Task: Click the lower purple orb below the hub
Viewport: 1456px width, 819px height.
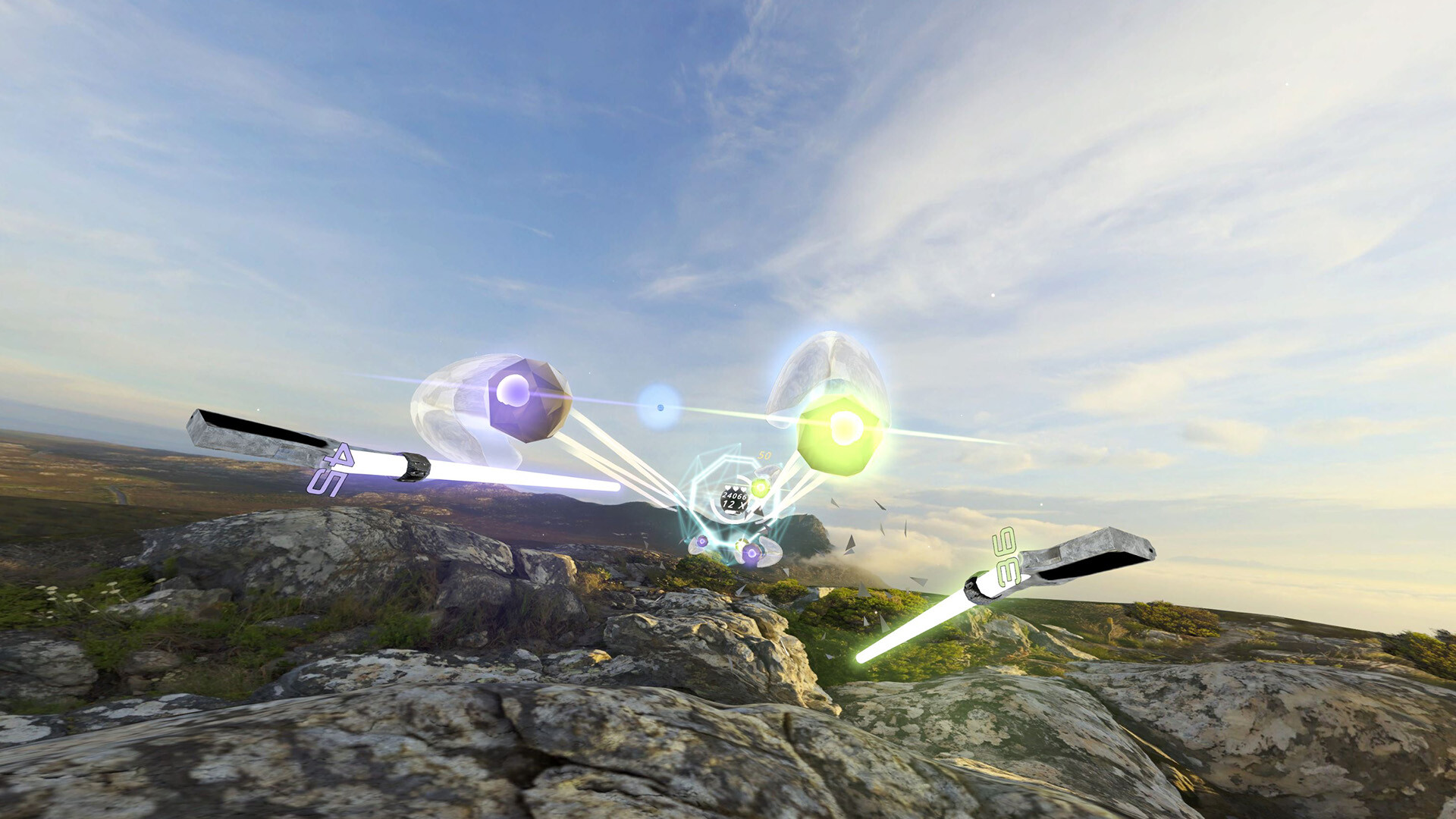Action: tap(752, 552)
